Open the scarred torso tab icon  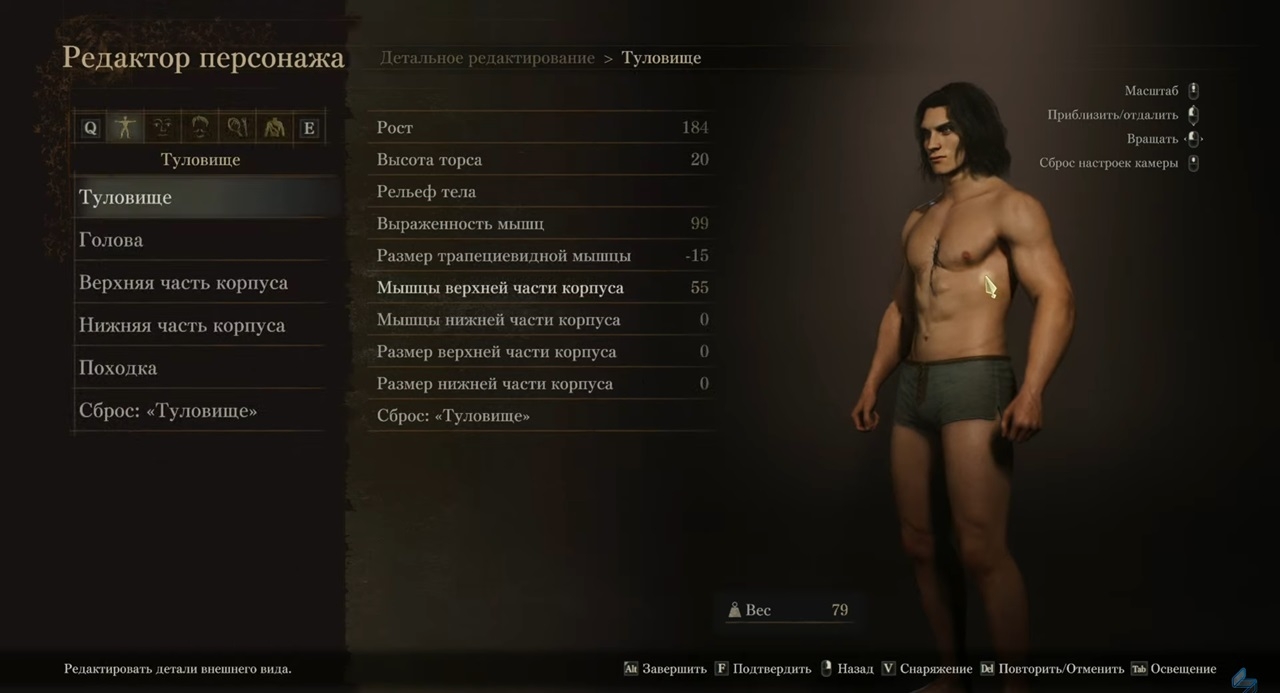point(272,127)
